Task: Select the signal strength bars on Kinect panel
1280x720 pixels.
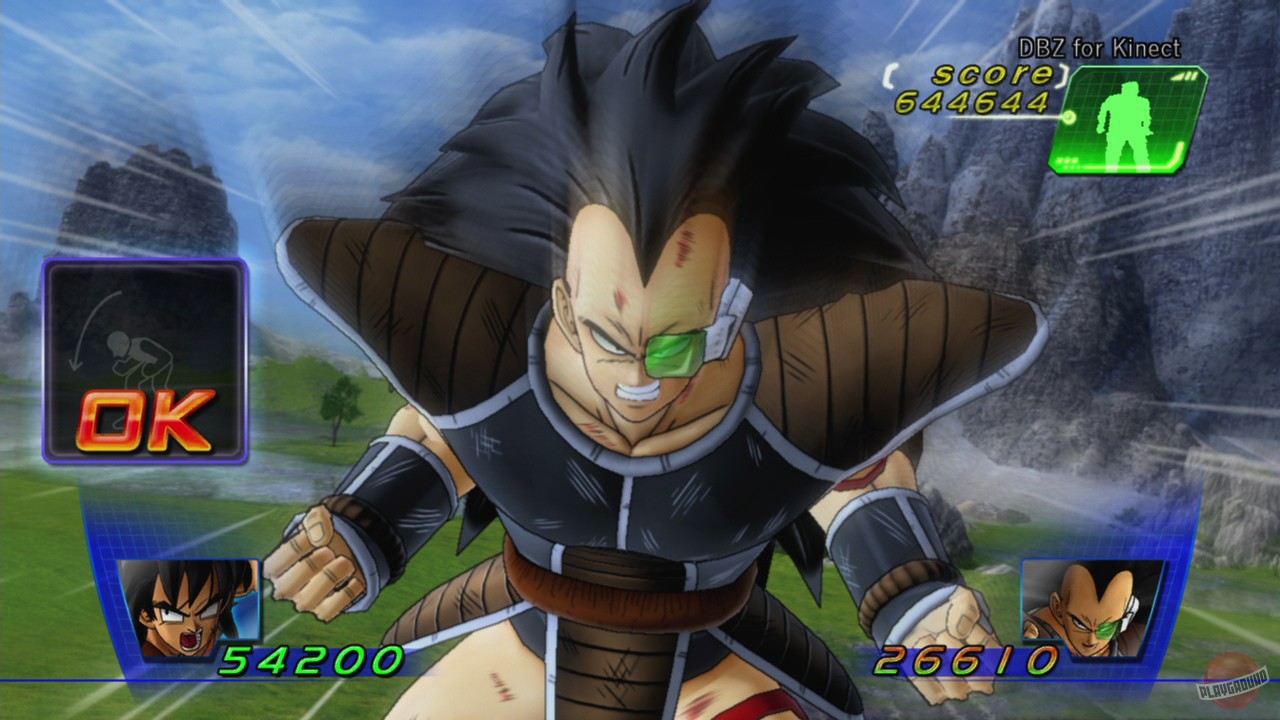Action: [x=1184, y=77]
